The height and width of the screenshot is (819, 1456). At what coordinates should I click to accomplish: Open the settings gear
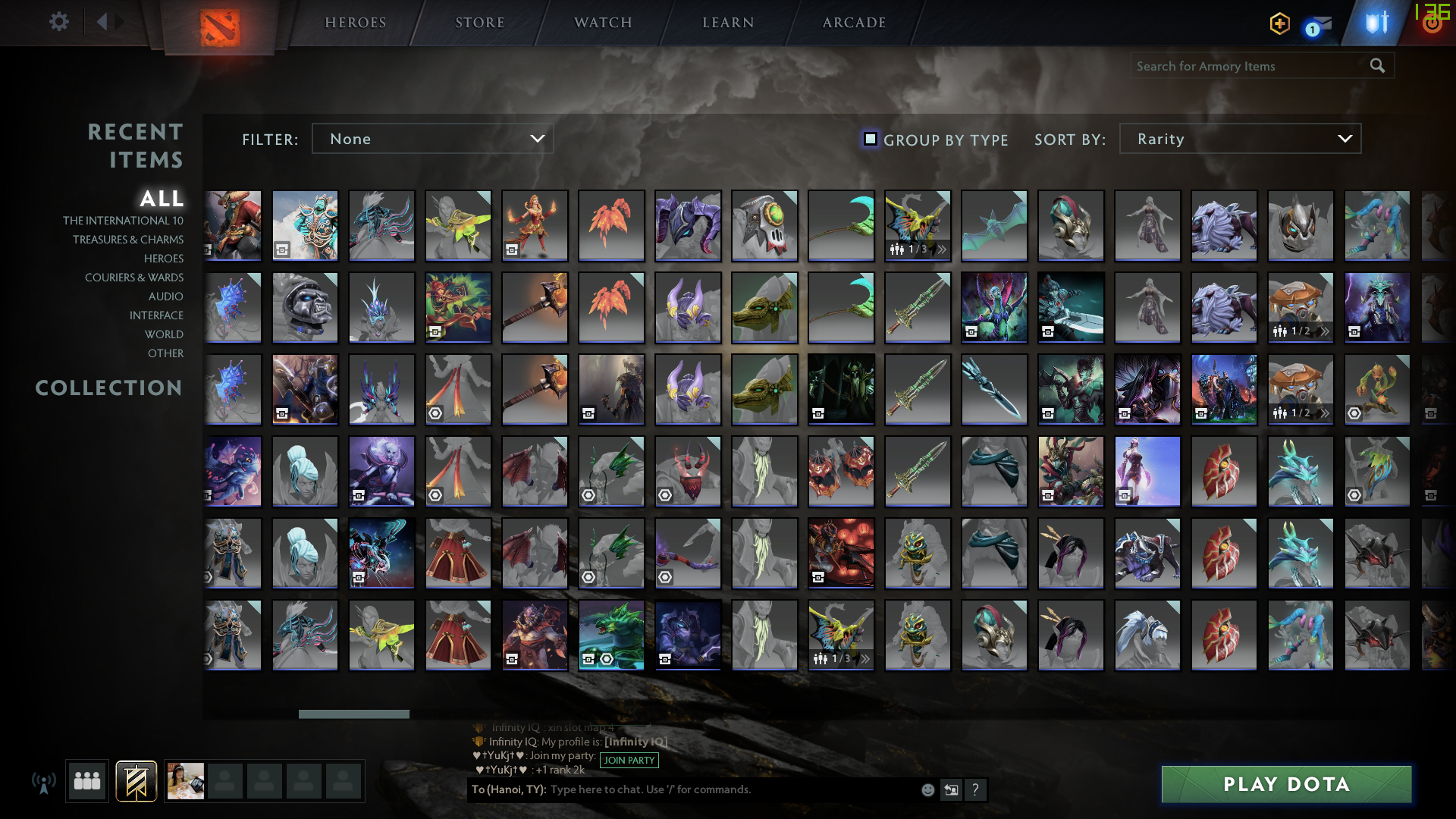[x=59, y=22]
